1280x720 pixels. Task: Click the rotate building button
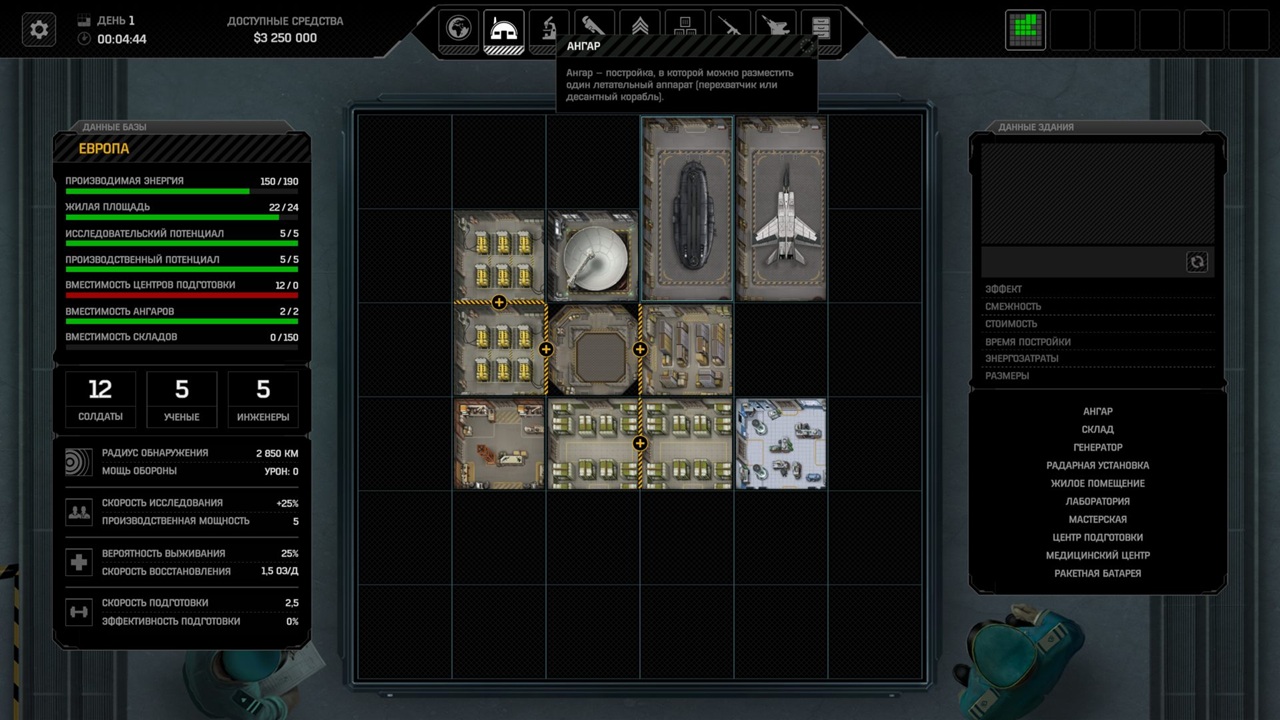coord(1197,262)
